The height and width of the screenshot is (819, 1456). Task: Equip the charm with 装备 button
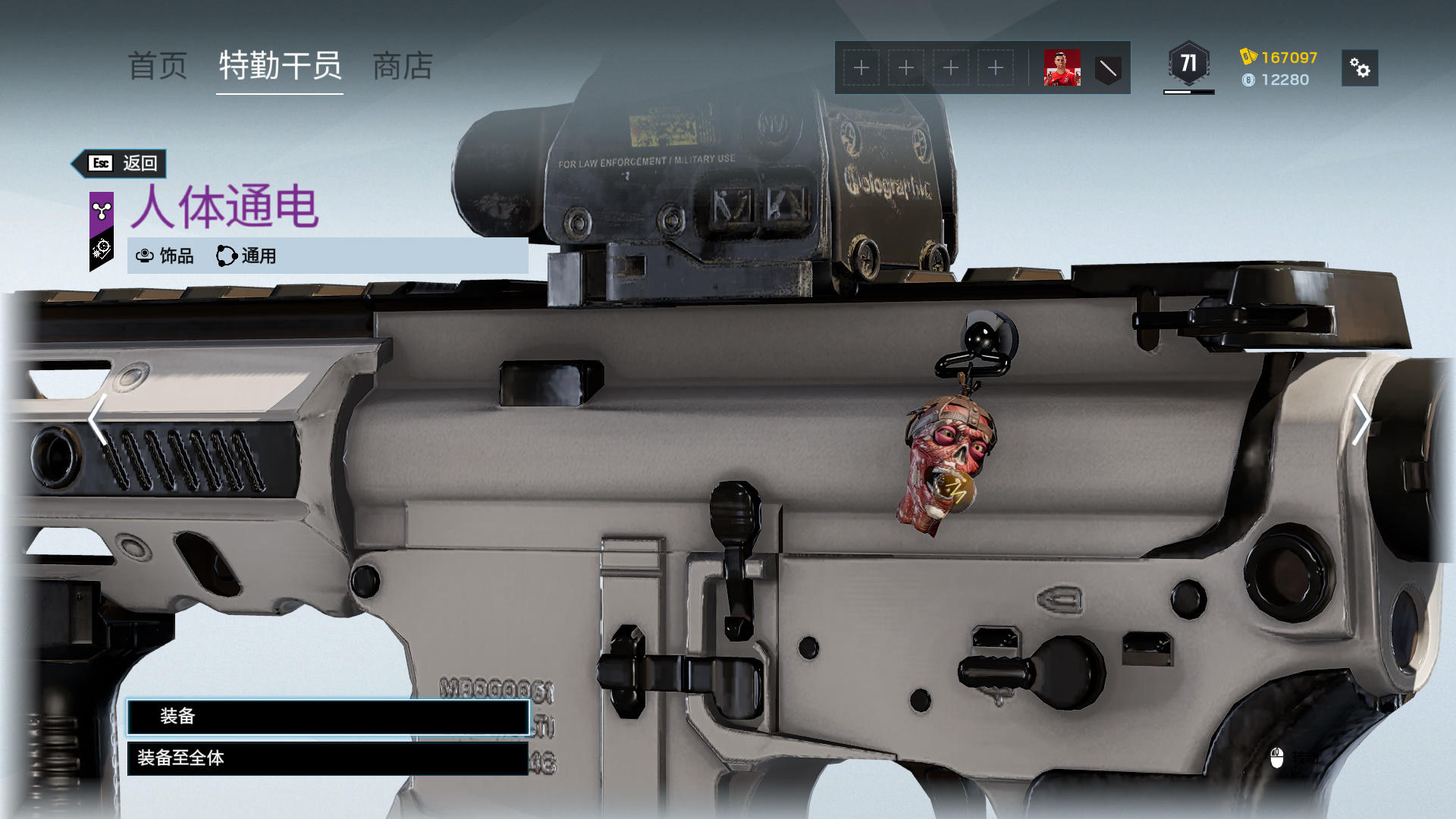point(328,717)
